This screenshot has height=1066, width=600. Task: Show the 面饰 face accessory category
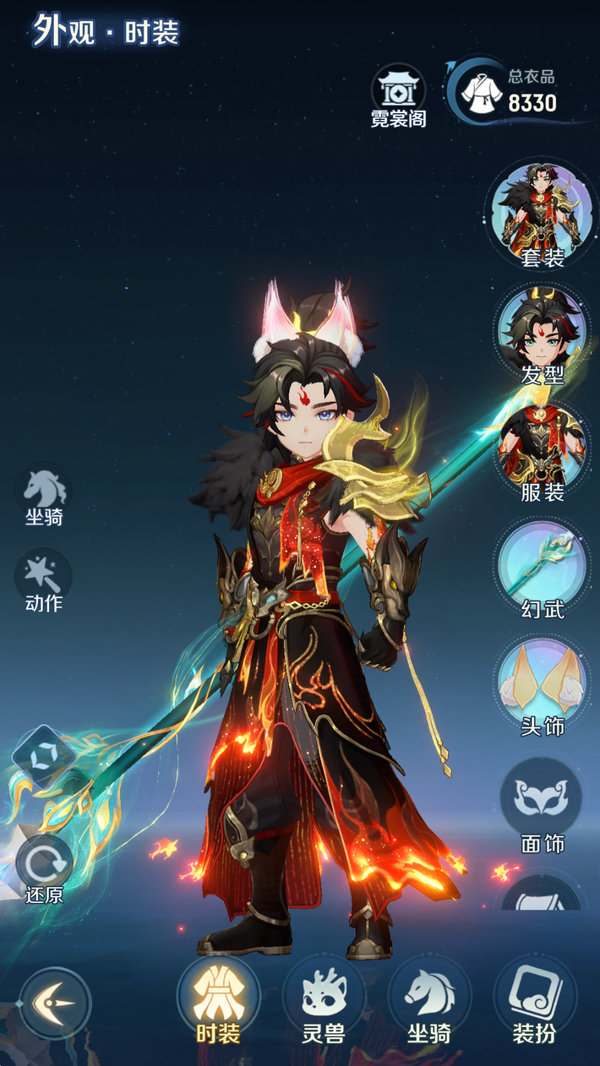[x=541, y=802]
